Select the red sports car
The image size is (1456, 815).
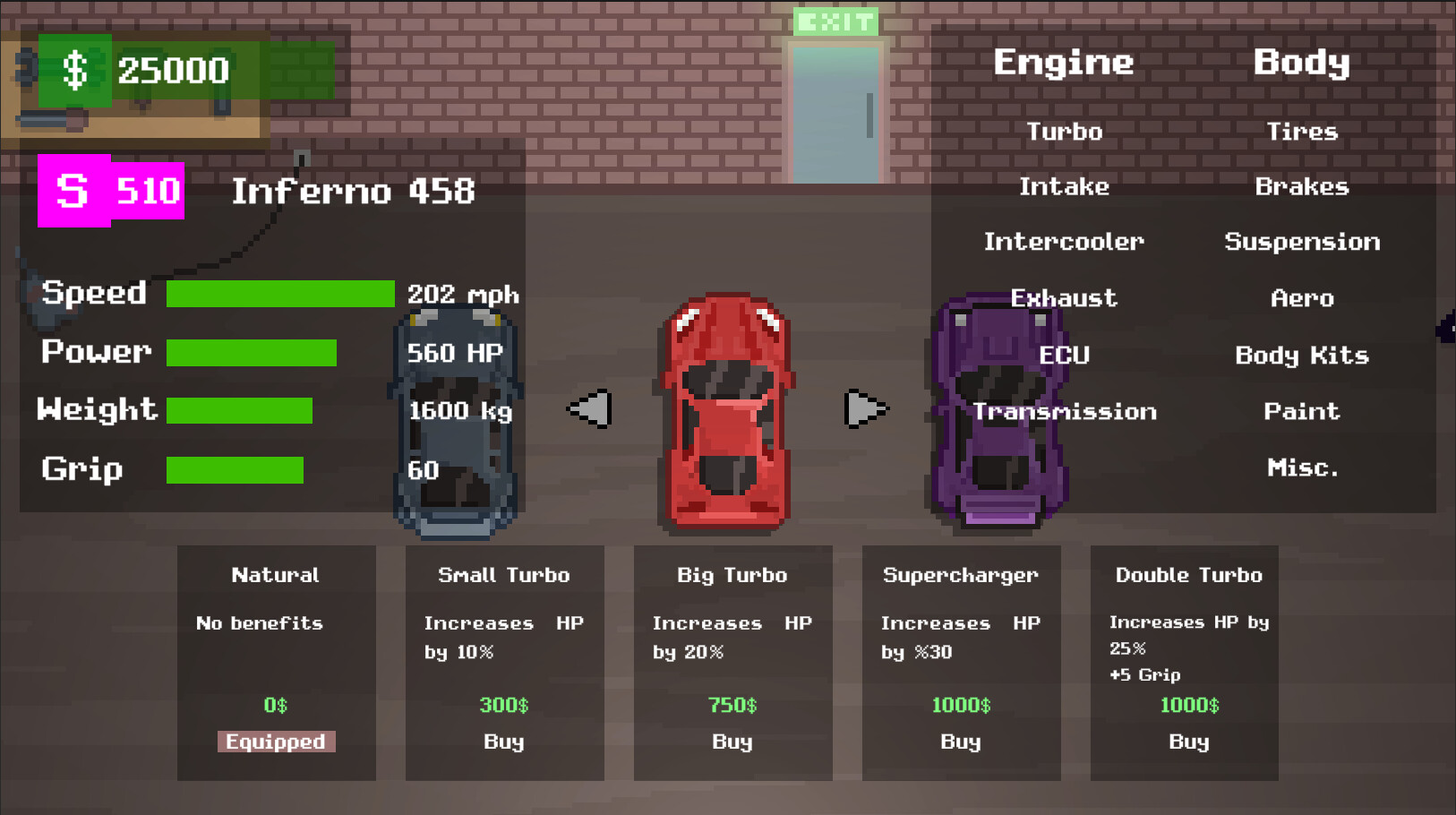pos(727,412)
